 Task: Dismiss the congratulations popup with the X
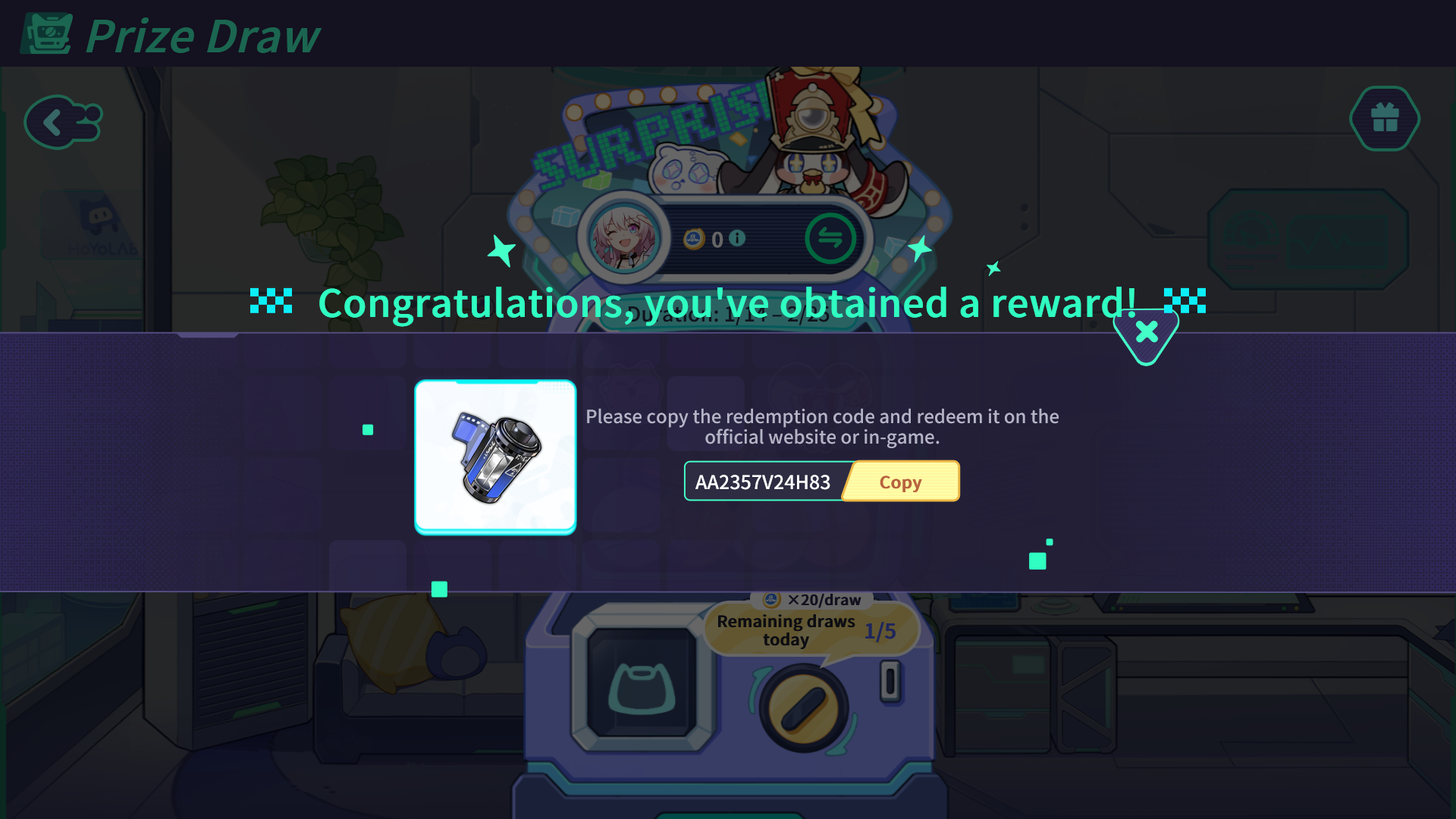(1146, 331)
